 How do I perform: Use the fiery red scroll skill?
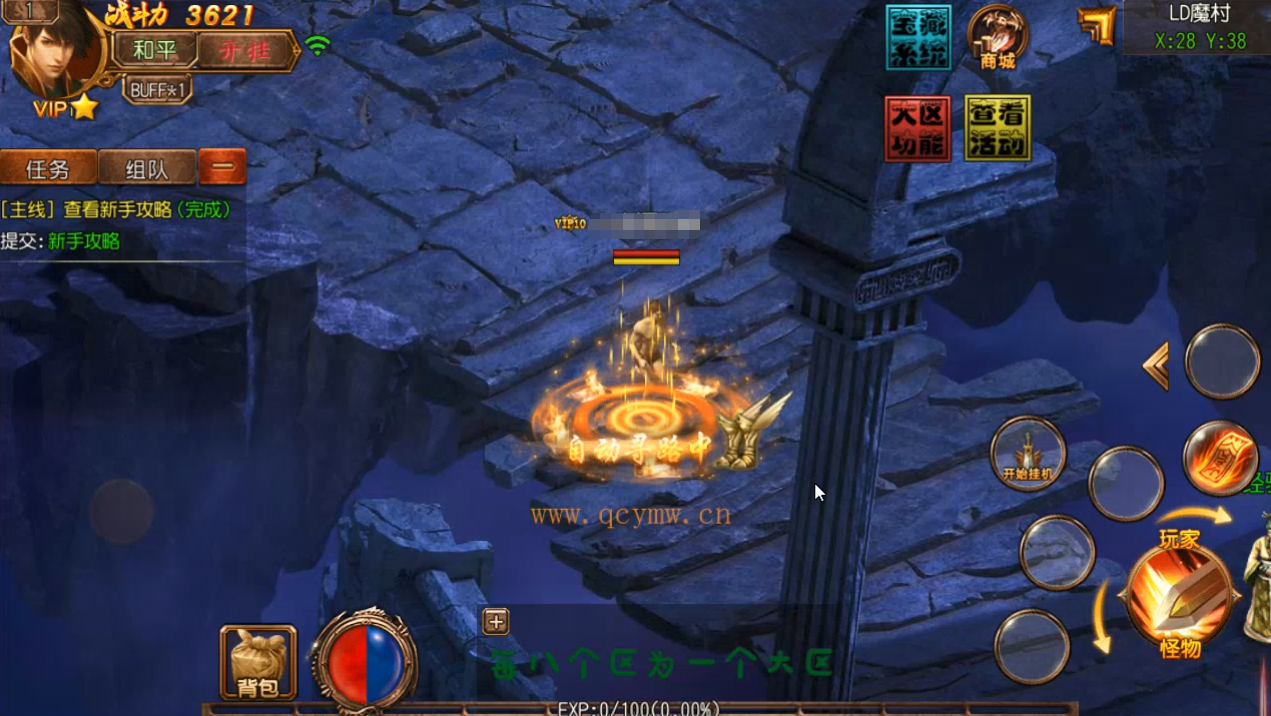(1220, 459)
